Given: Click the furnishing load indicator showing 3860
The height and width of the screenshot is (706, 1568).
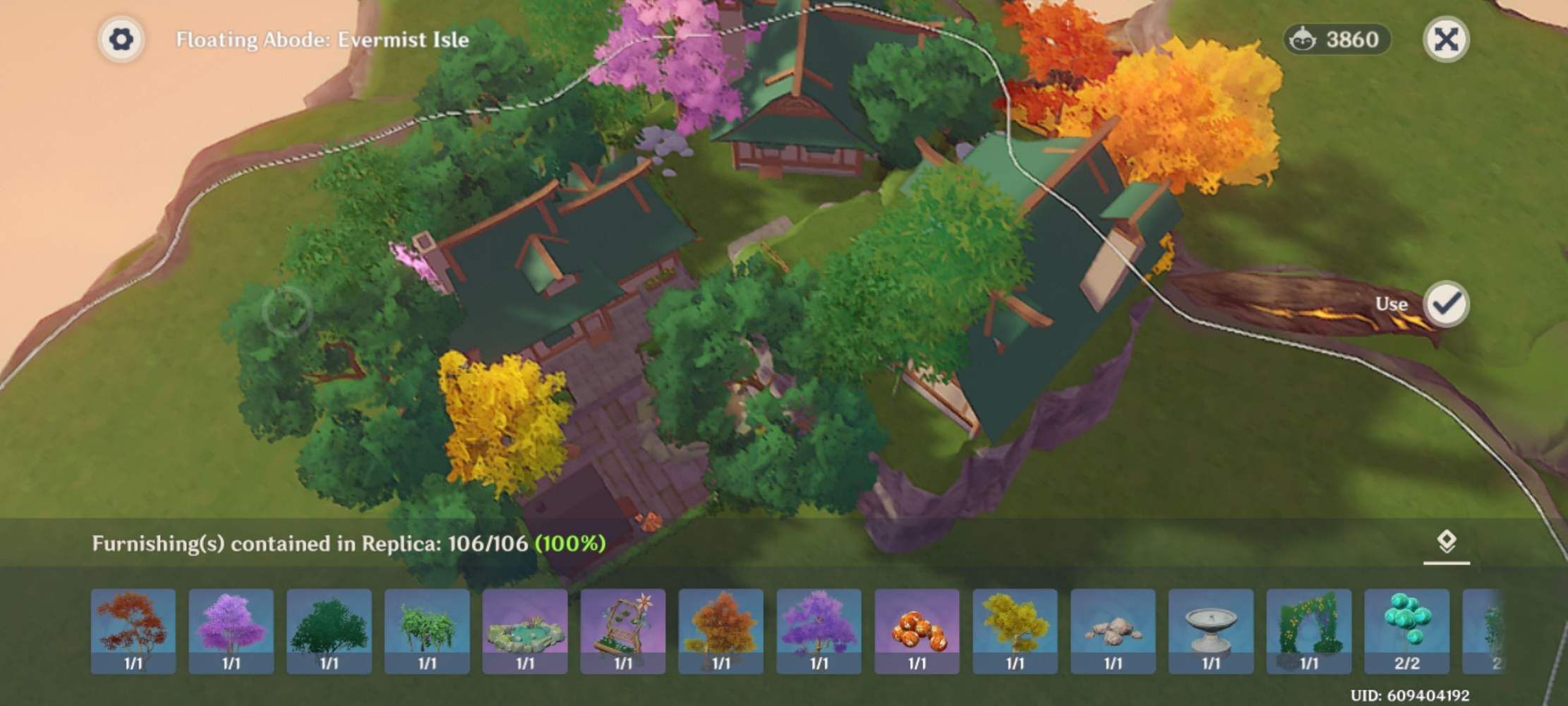Looking at the screenshot, I should [1337, 40].
